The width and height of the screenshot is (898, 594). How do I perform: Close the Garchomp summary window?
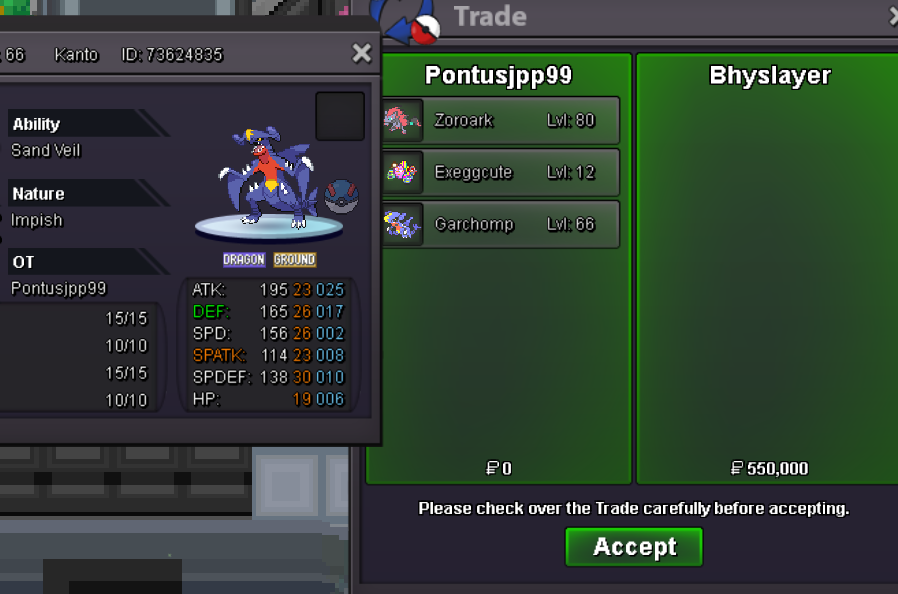pos(362,54)
